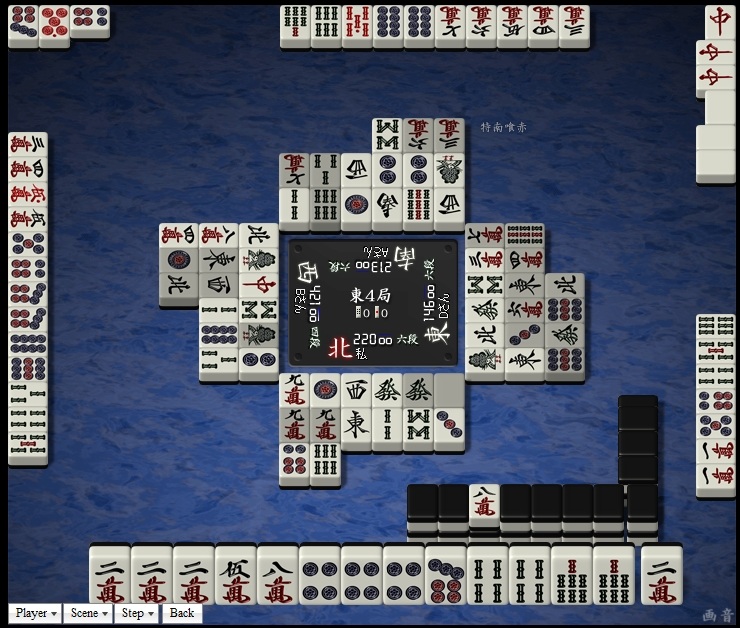Choose the seven-pin circle tile in hand
The height and width of the screenshot is (628, 740).
pyautogui.click(x=445, y=576)
